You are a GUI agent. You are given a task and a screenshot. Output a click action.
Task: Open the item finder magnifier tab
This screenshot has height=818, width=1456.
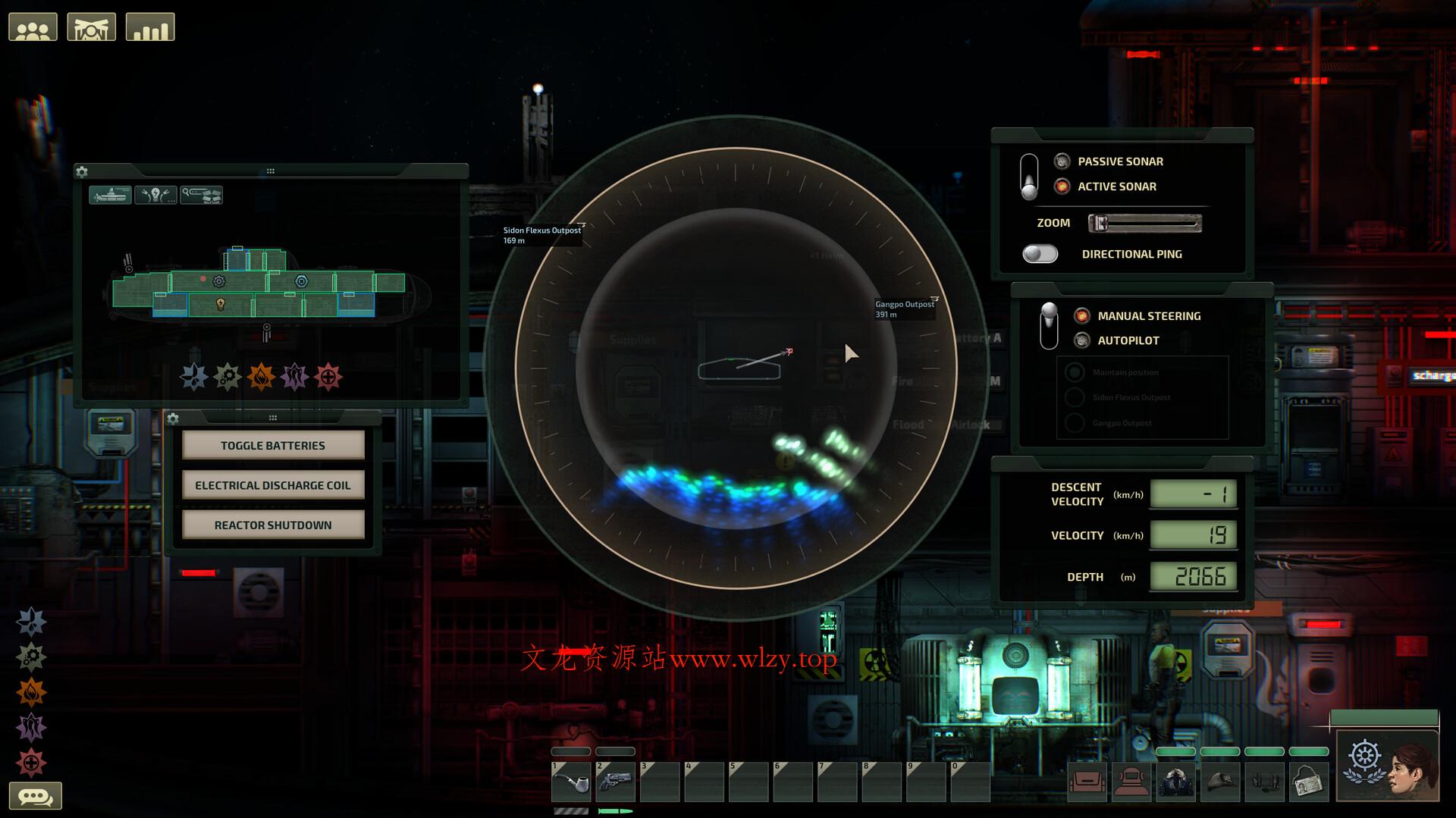click(x=201, y=196)
